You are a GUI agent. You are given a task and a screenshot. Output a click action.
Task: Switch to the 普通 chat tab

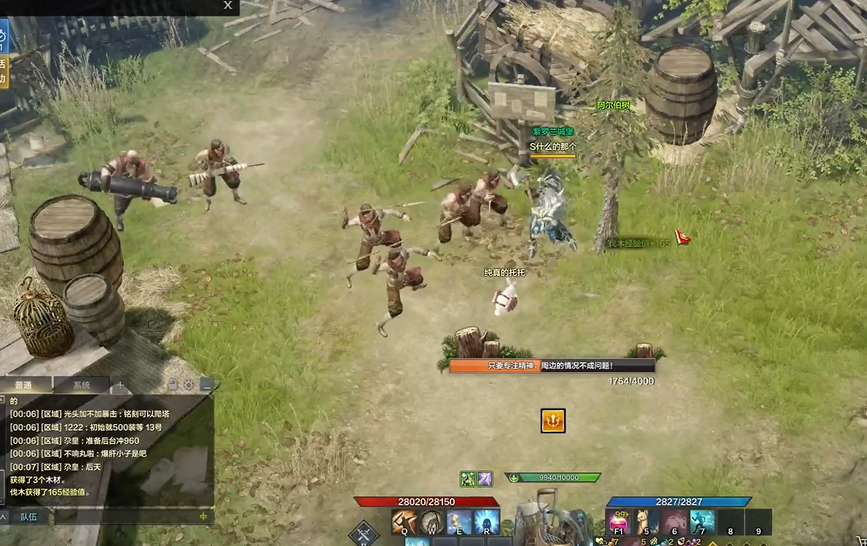point(24,385)
